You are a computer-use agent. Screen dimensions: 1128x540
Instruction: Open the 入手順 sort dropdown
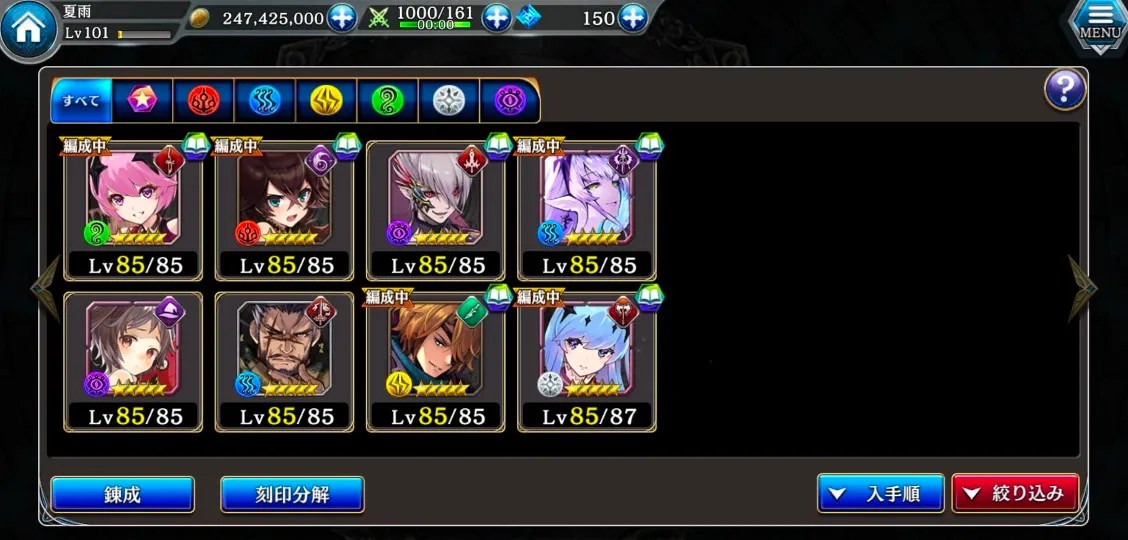tap(881, 494)
